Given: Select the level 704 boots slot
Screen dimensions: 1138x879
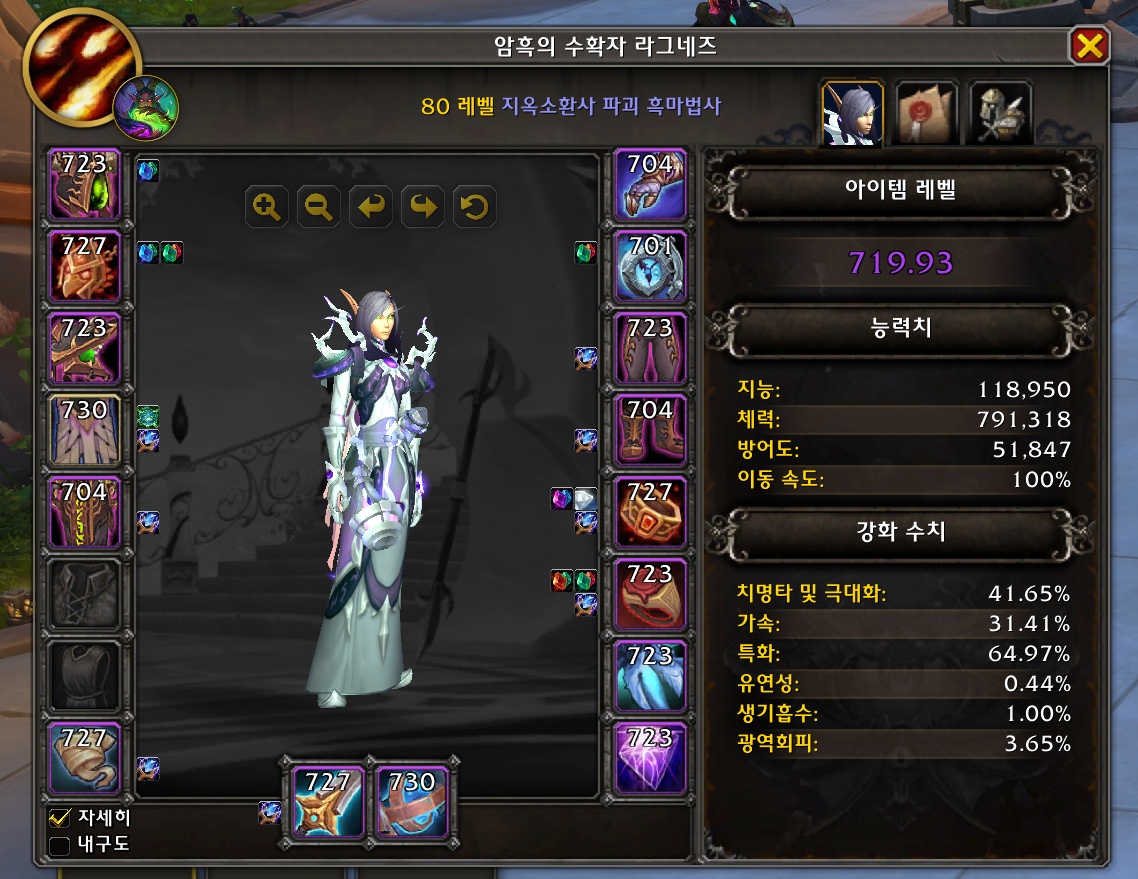Looking at the screenshot, I should coord(651,431).
